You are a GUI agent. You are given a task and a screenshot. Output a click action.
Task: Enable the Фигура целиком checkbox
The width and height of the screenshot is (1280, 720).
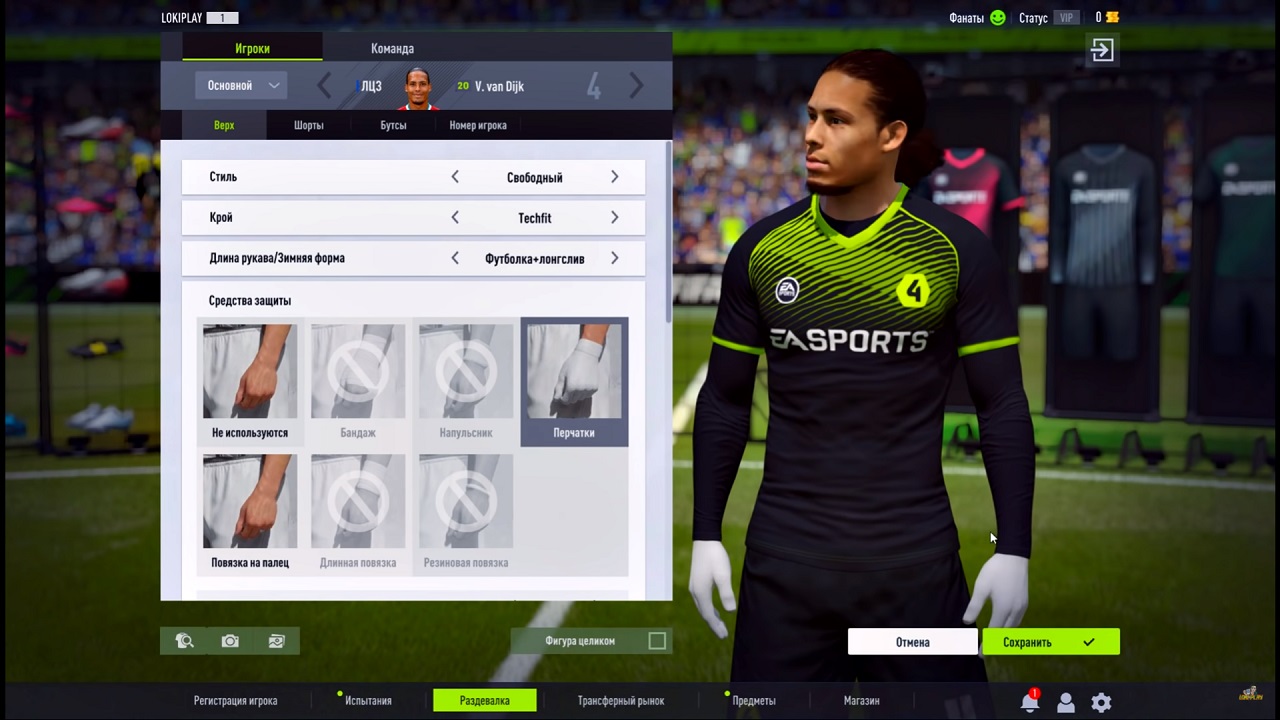pos(657,641)
